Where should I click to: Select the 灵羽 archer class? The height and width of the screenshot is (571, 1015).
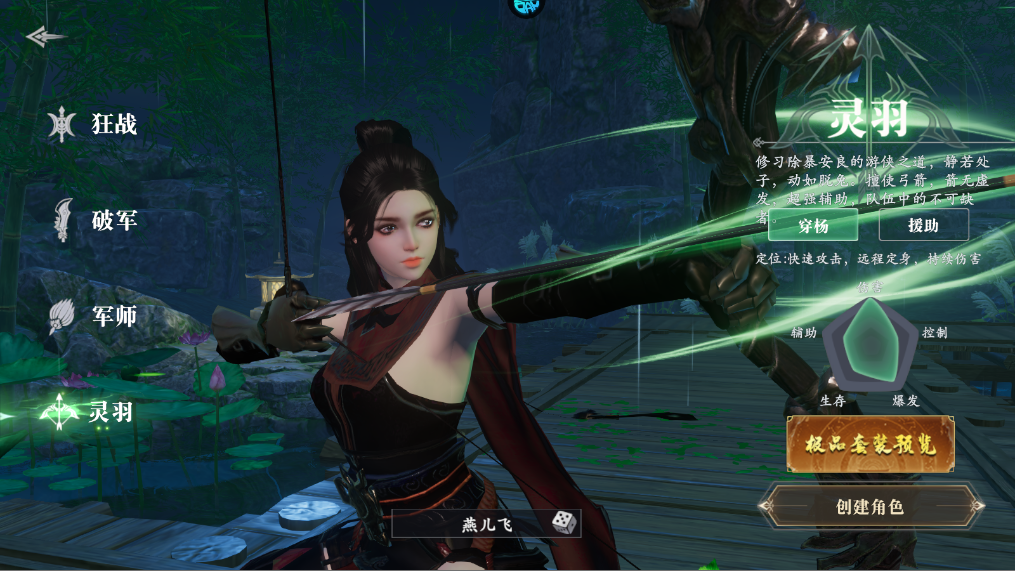click(93, 410)
